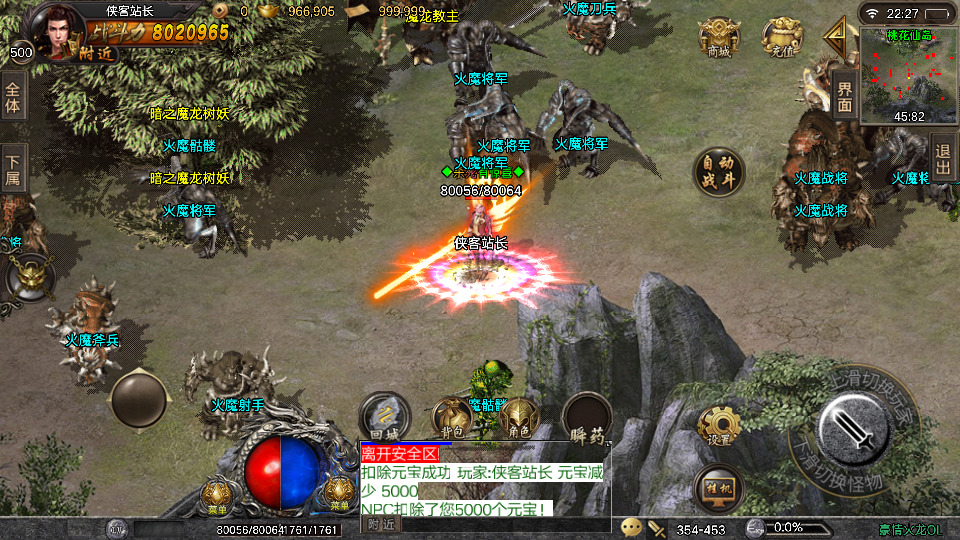Click the 界面 interface button
The image size is (960, 540).
[845, 96]
